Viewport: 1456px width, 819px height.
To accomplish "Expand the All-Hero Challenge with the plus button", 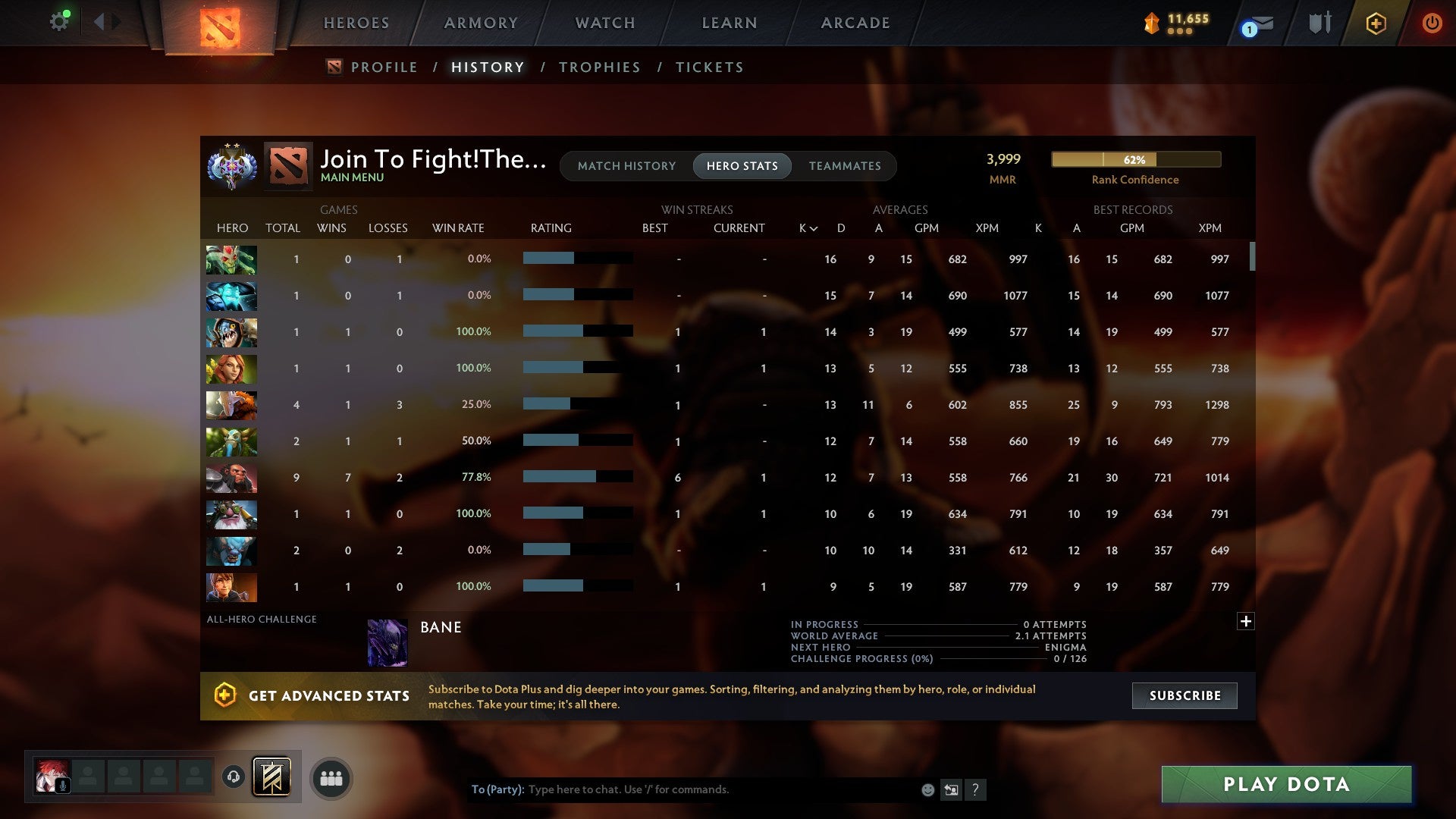I will (1246, 620).
